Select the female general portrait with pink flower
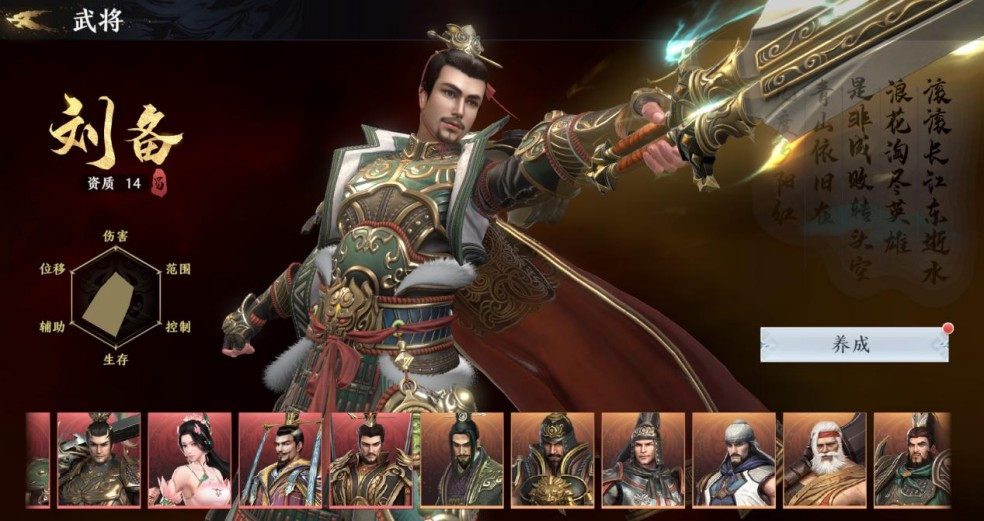 [189, 459]
